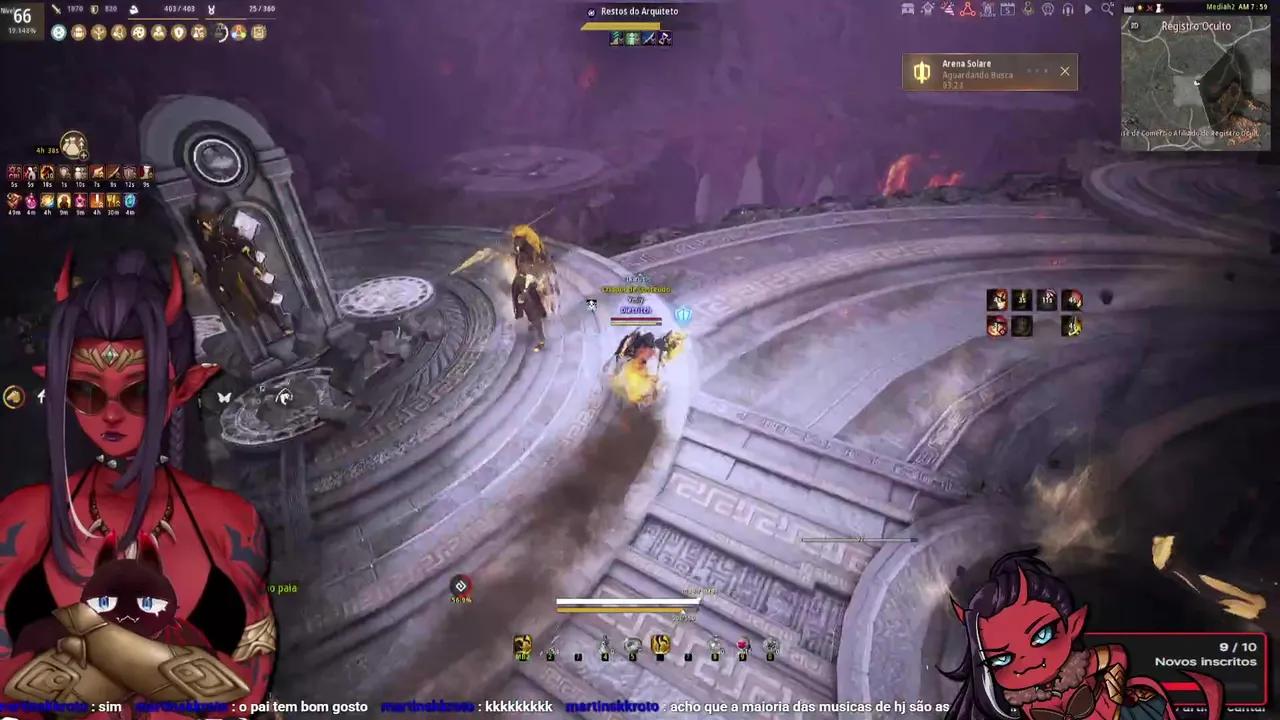Open the inventory chest icon in top menu
Viewport: 1280px width, 720px height.
(907, 8)
